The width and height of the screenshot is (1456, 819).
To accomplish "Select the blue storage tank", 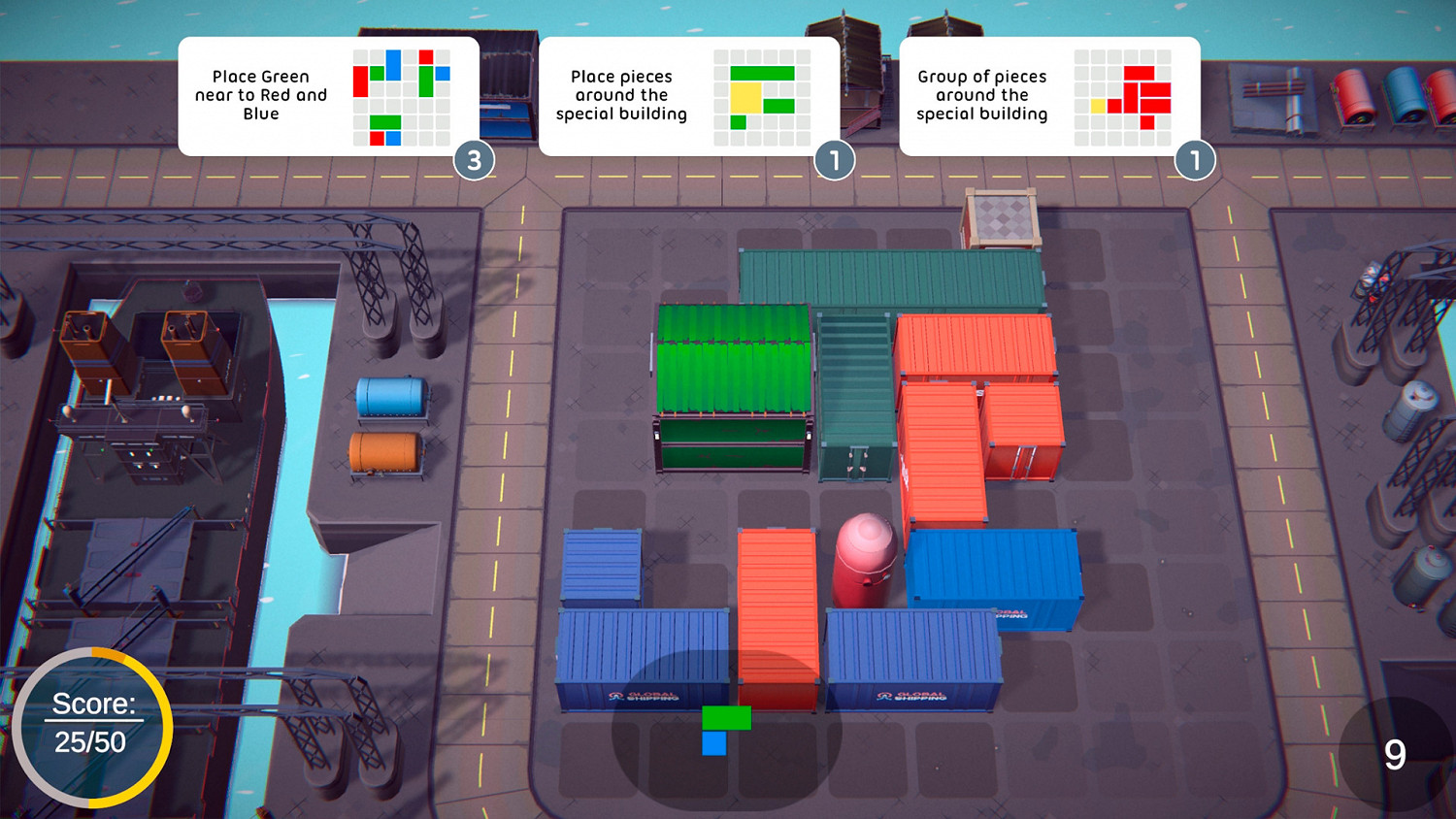I will (x=393, y=398).
